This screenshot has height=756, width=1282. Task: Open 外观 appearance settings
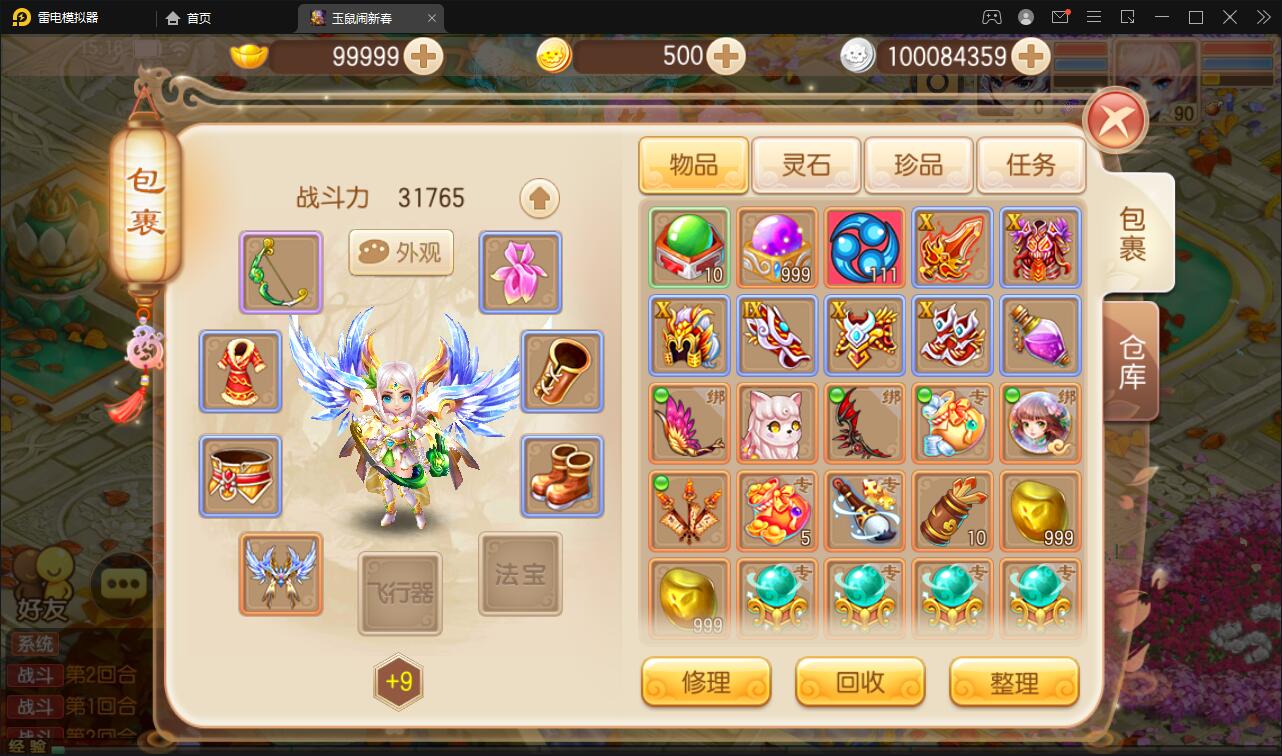pyautogui.click(x=400, y=253)
